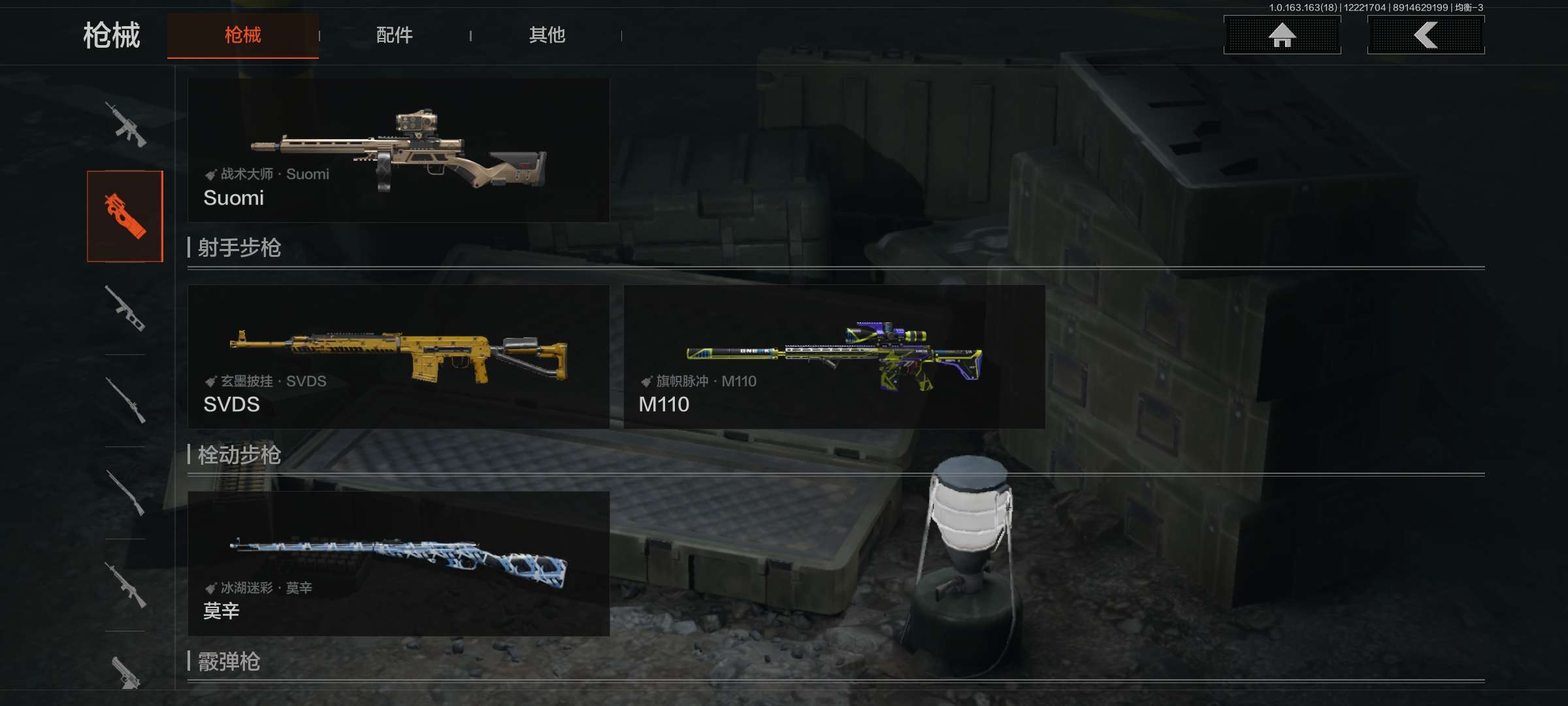Switch to the 枪械 tab
The height and width of the screenshot is (706, 1568).
(x=243, y=35)
